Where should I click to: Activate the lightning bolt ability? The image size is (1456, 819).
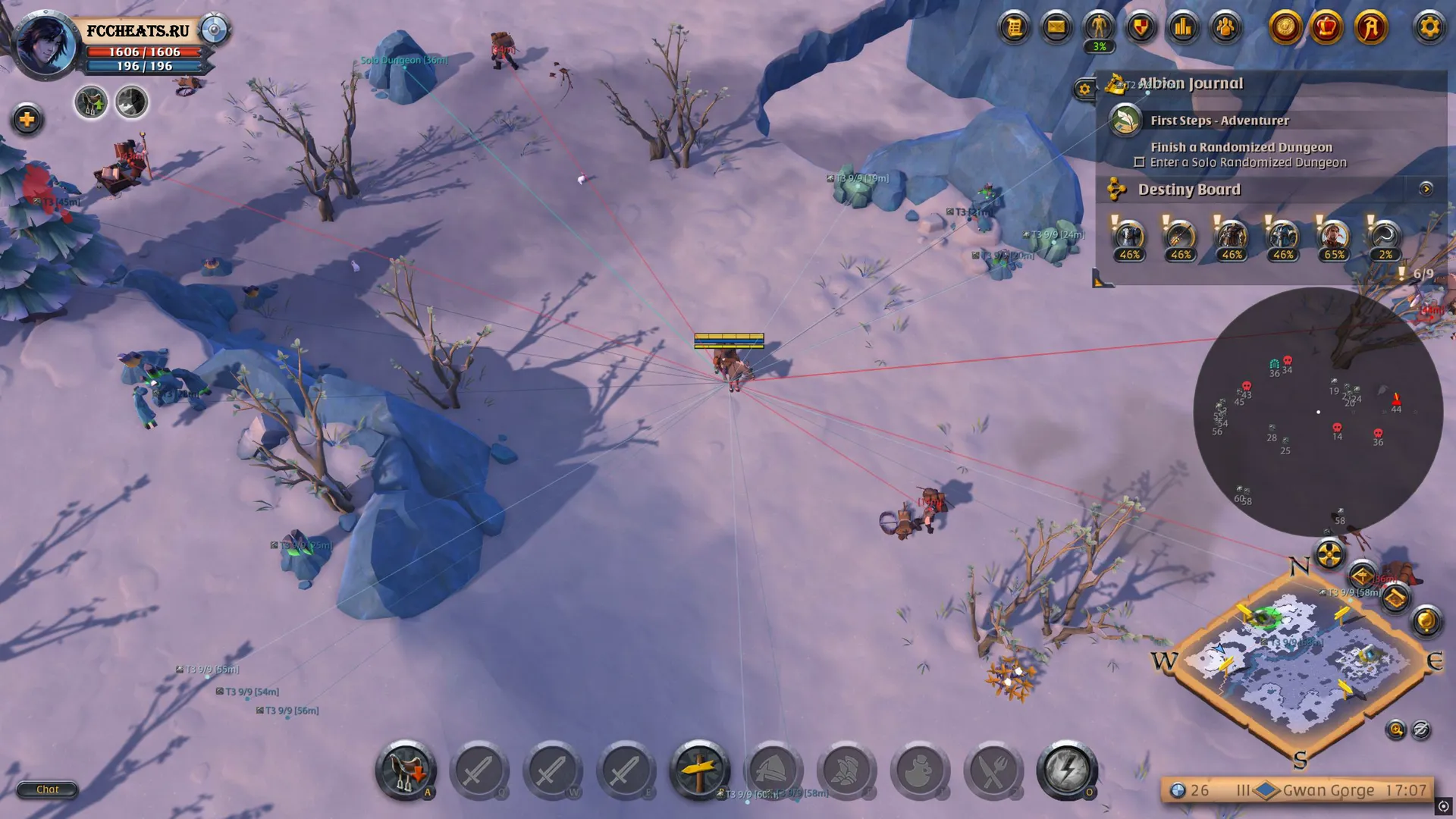point(1066,770)
